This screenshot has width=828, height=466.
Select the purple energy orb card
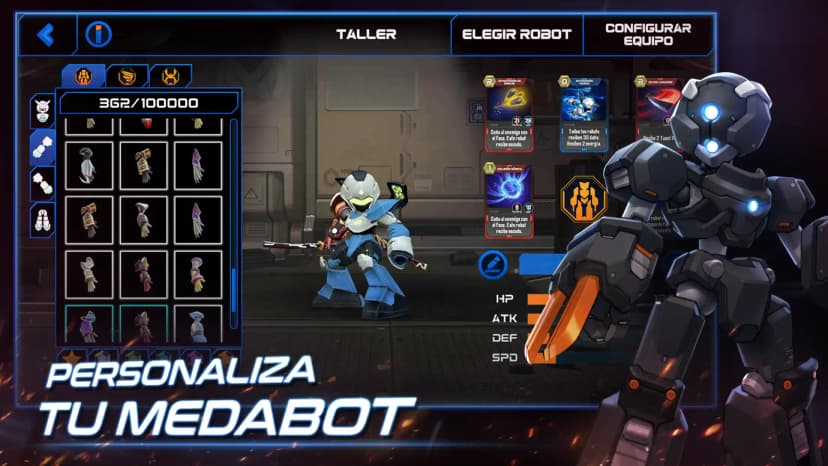click(x=509, y=199)
